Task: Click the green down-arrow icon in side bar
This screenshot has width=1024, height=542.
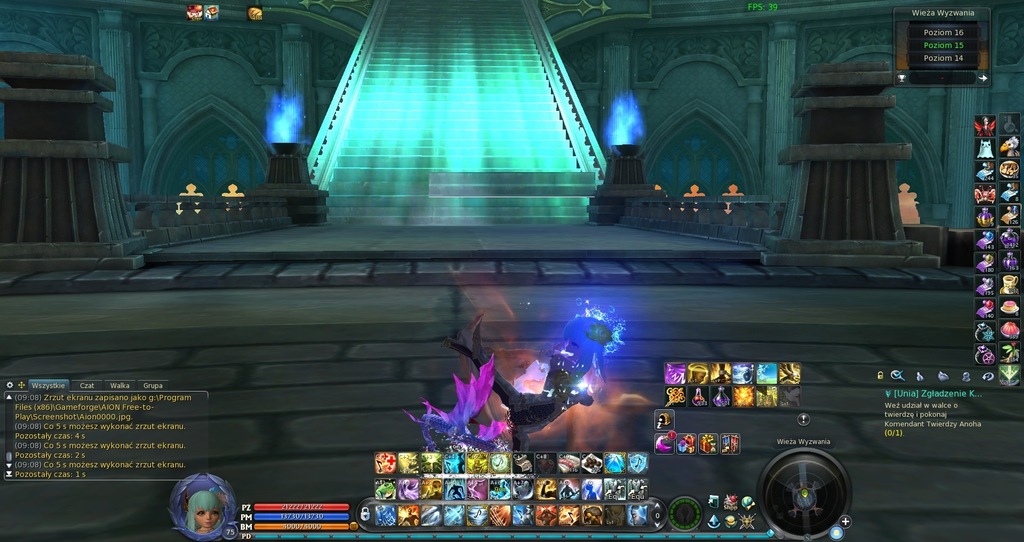Action: coord(1009,374)
